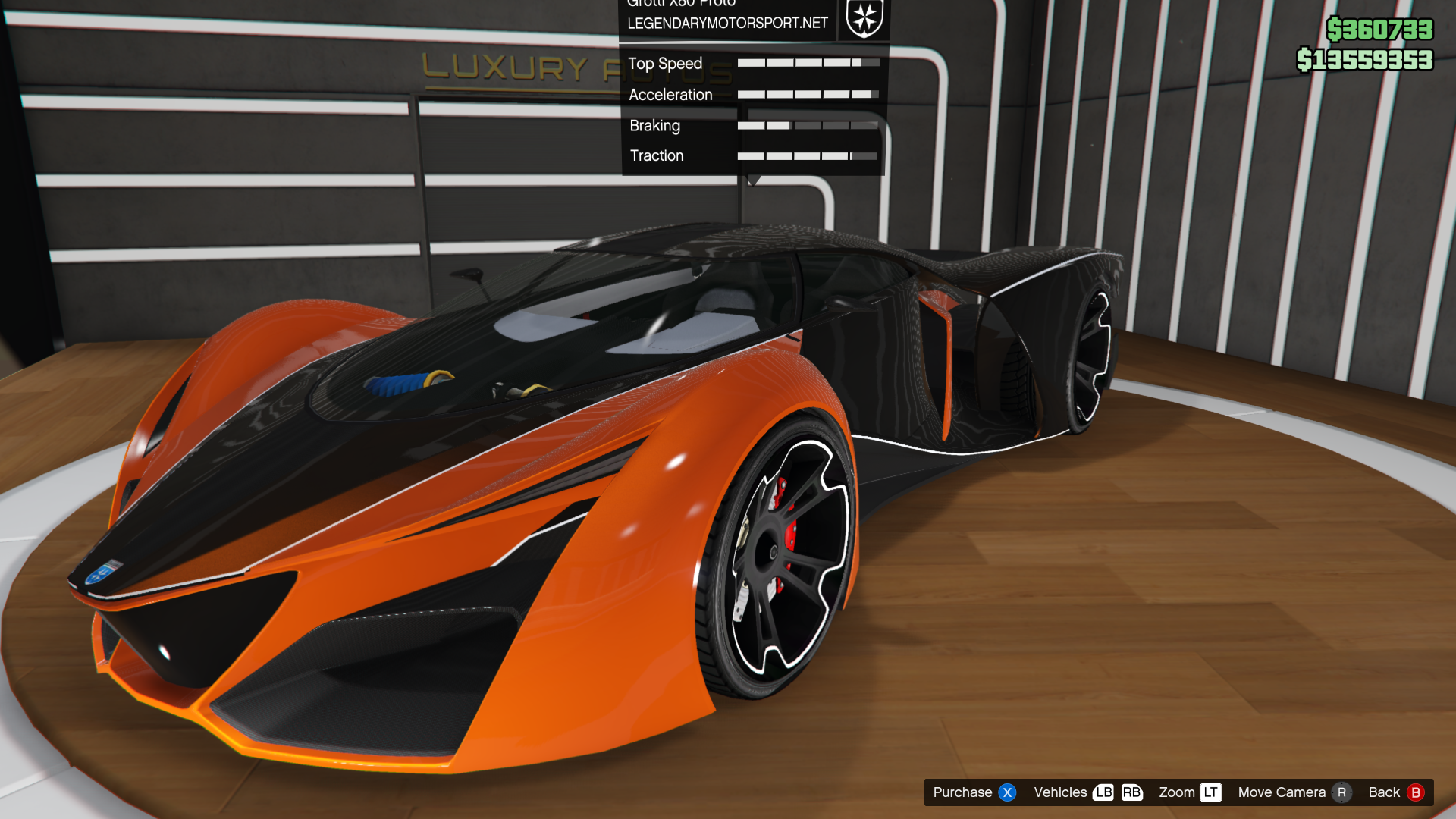
Task: Select the Back option
Action: click(1395, 792)
